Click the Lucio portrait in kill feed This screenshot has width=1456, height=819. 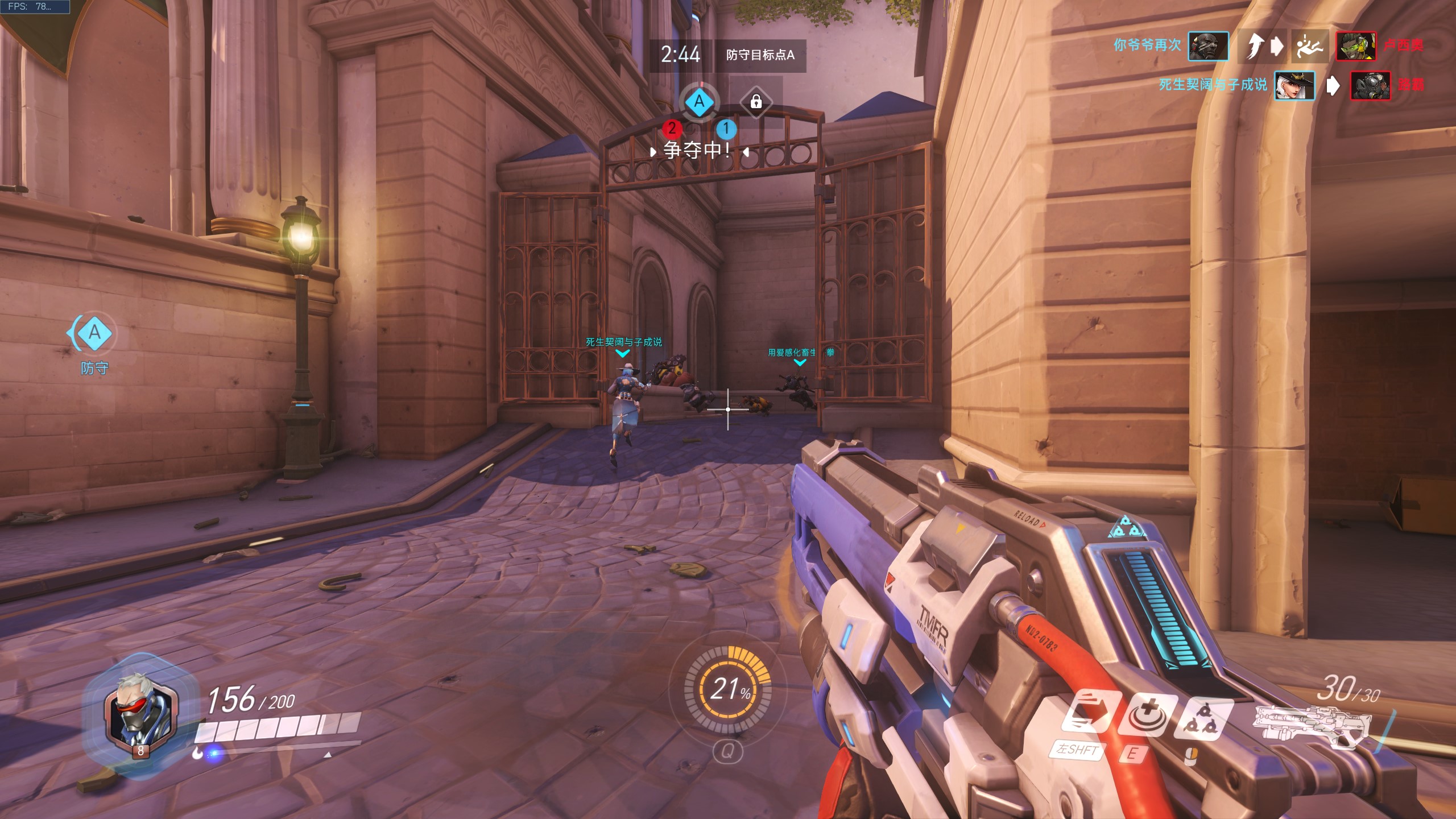(1356, 45)
